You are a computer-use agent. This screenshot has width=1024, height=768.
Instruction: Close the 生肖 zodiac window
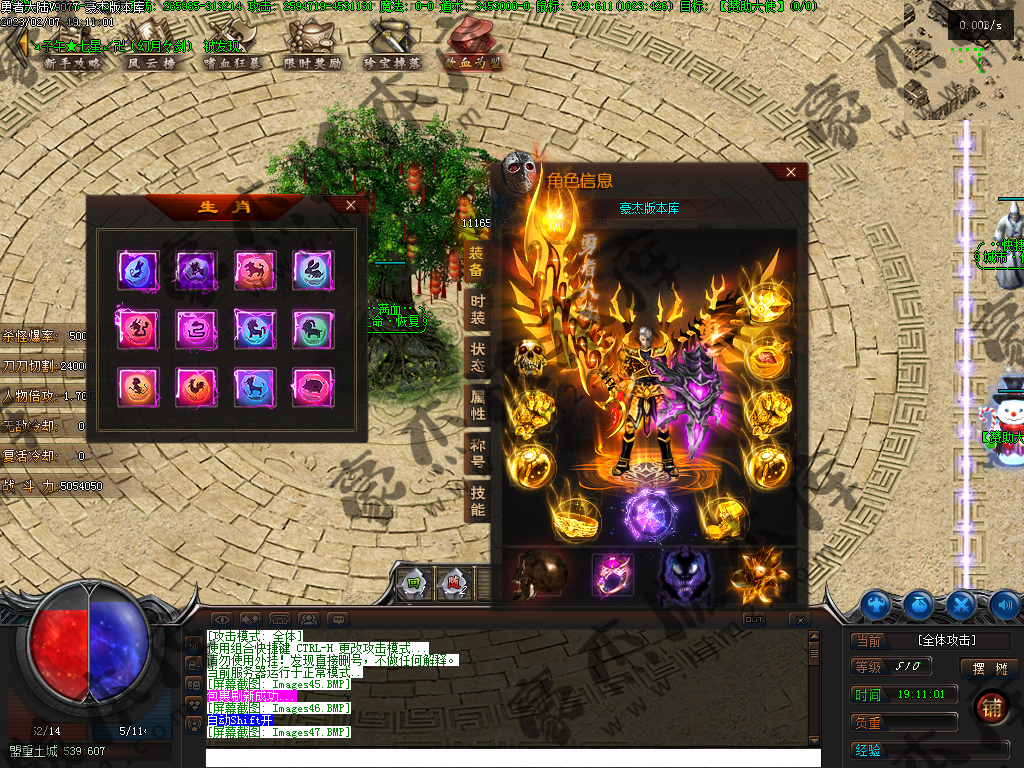(350, 205)
